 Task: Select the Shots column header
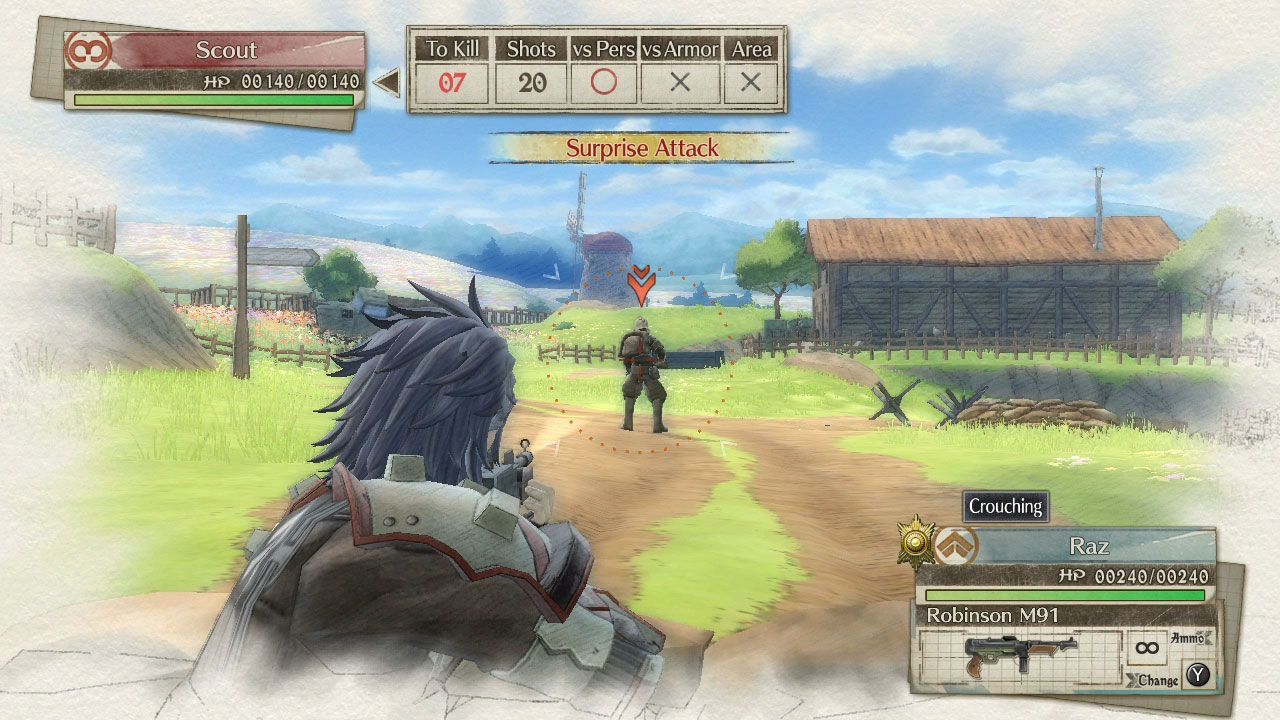click(x=531, y=47)
